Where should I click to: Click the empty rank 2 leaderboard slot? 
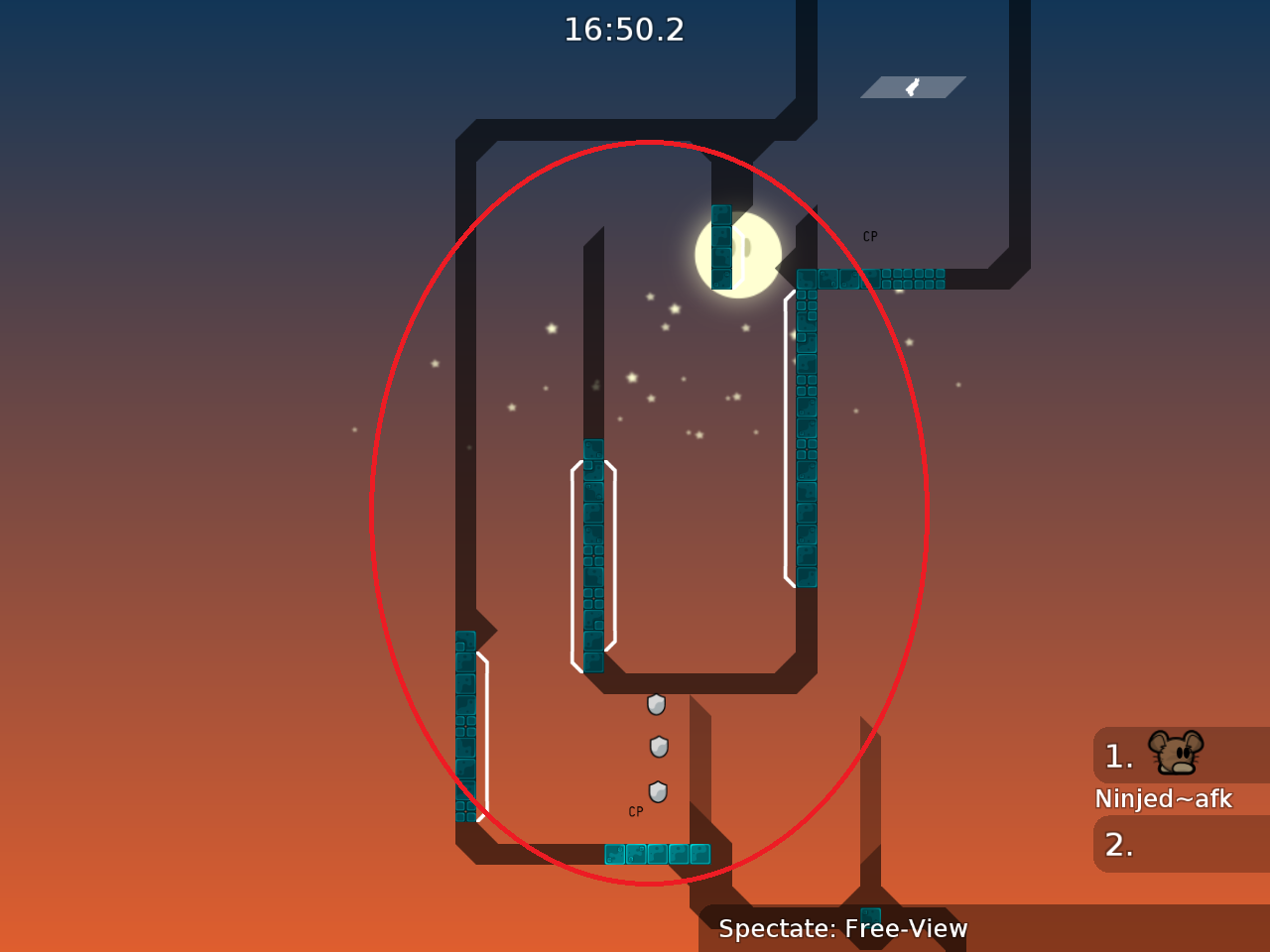pyautogui.click(x=1181, y=845)
